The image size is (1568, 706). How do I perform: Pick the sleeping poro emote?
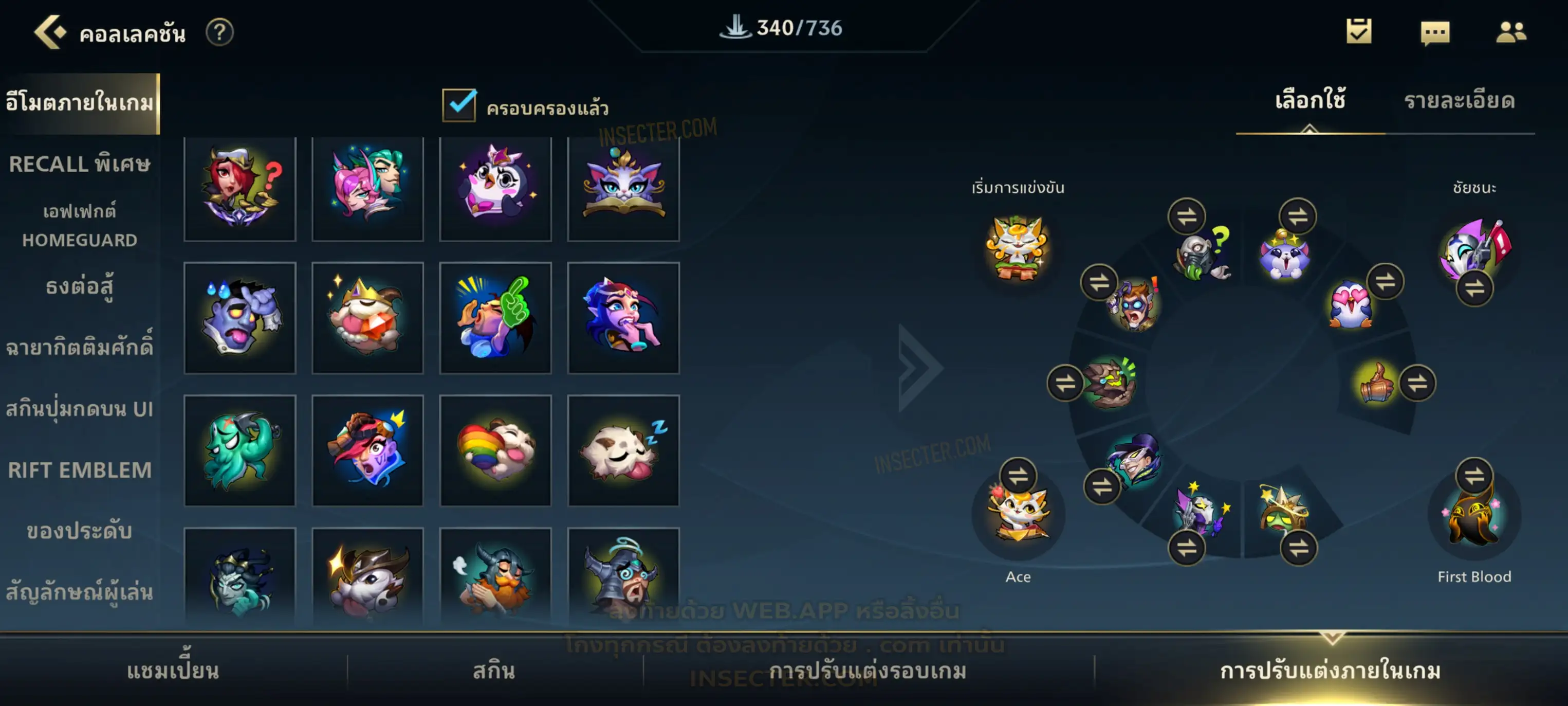click(623, 451)
